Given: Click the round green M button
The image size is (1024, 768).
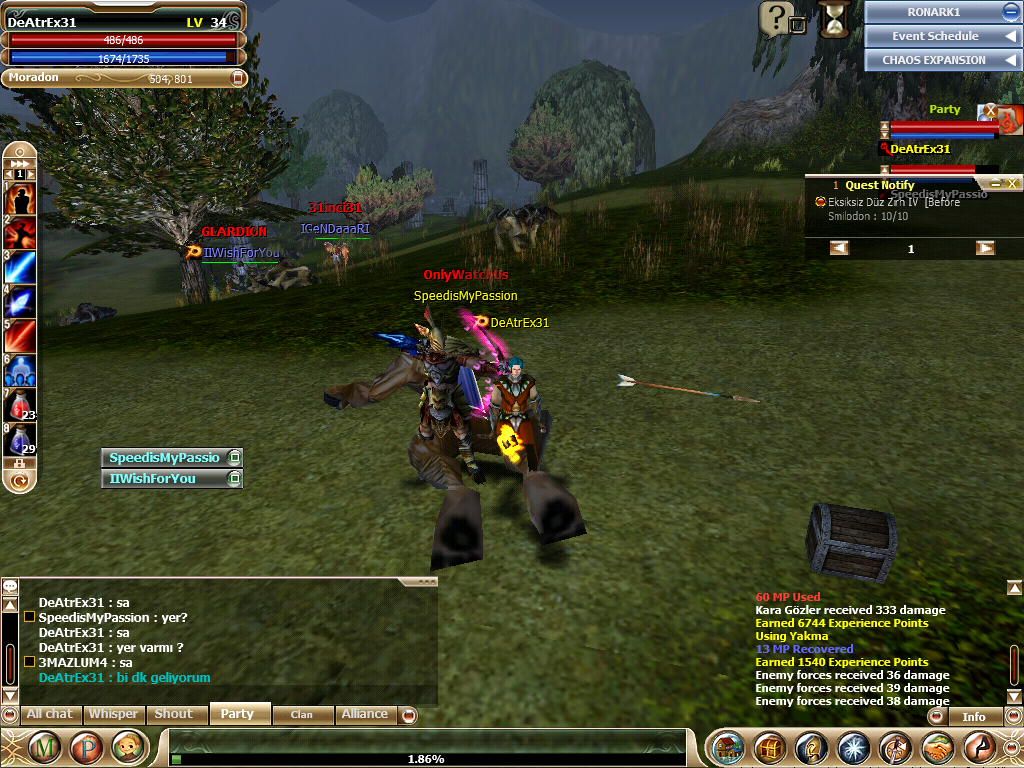Looking at the screenshot, I should pyautogui.click(x=44, y=747).
